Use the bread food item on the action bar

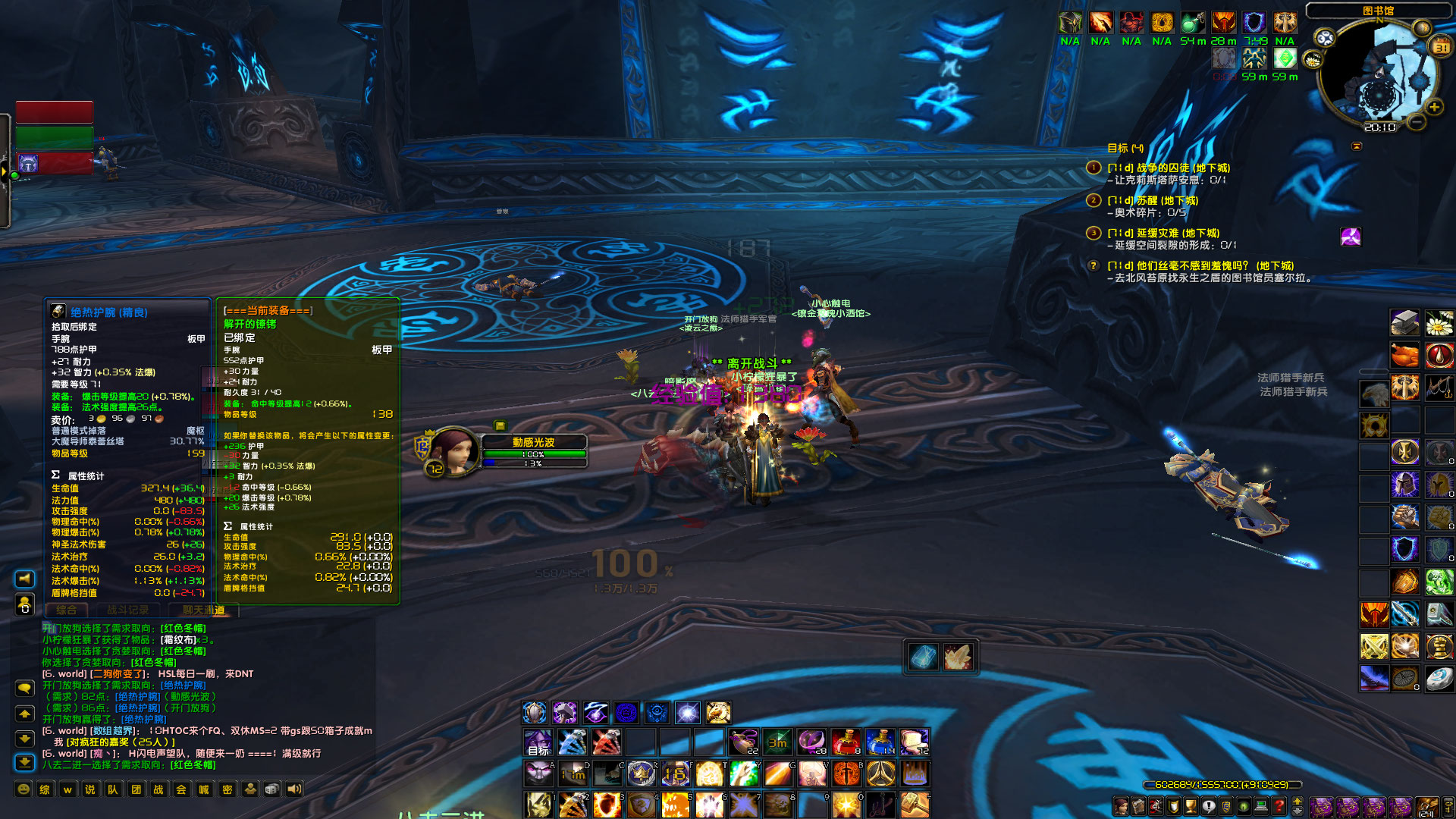pos(915,743)
